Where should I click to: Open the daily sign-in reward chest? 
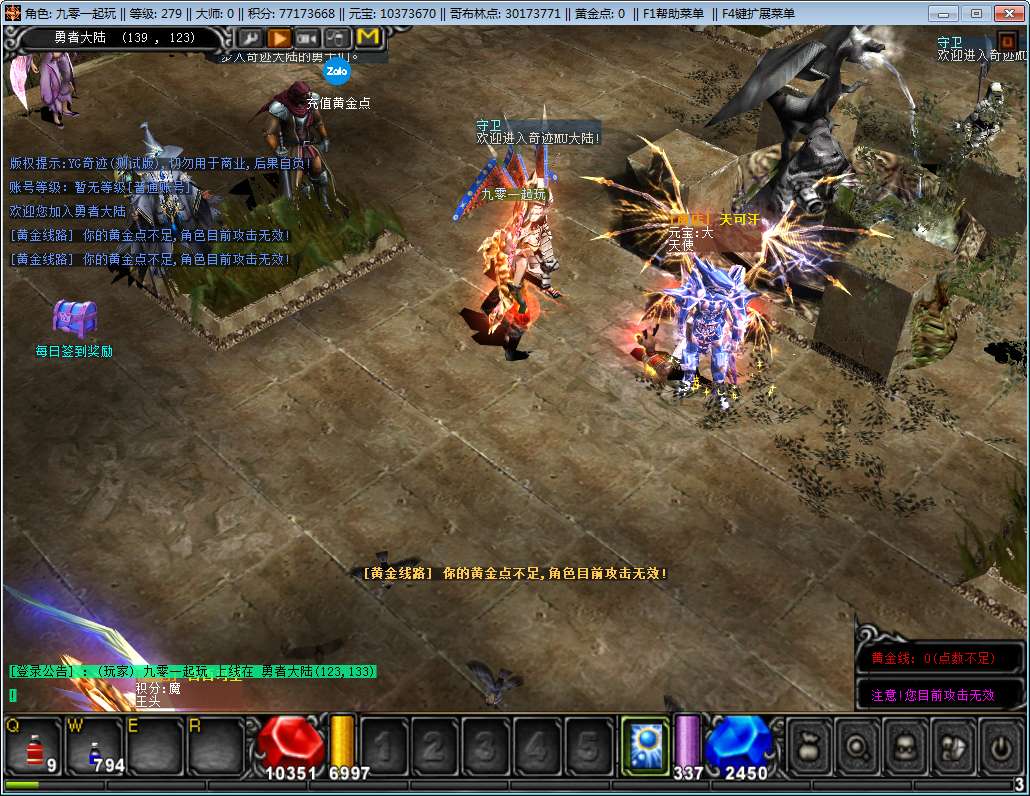[74, 318]
